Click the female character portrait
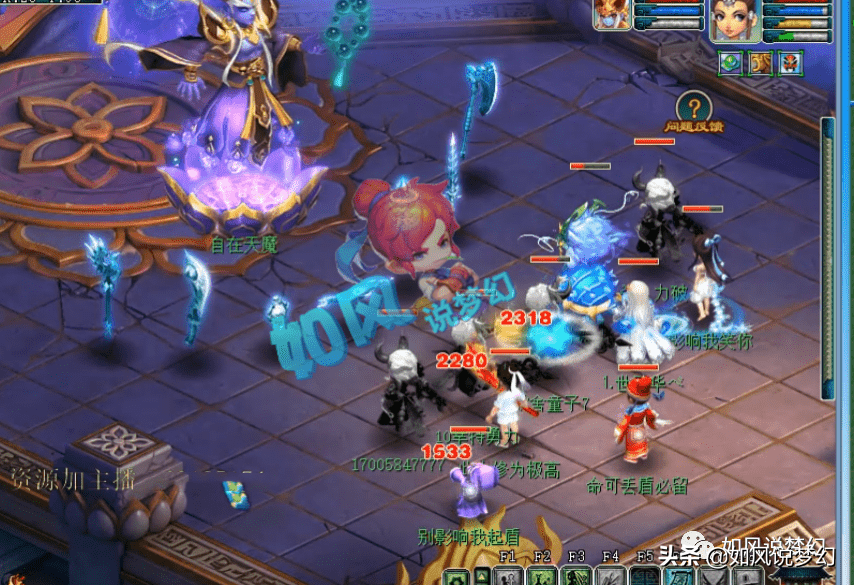 coord(735,20)
